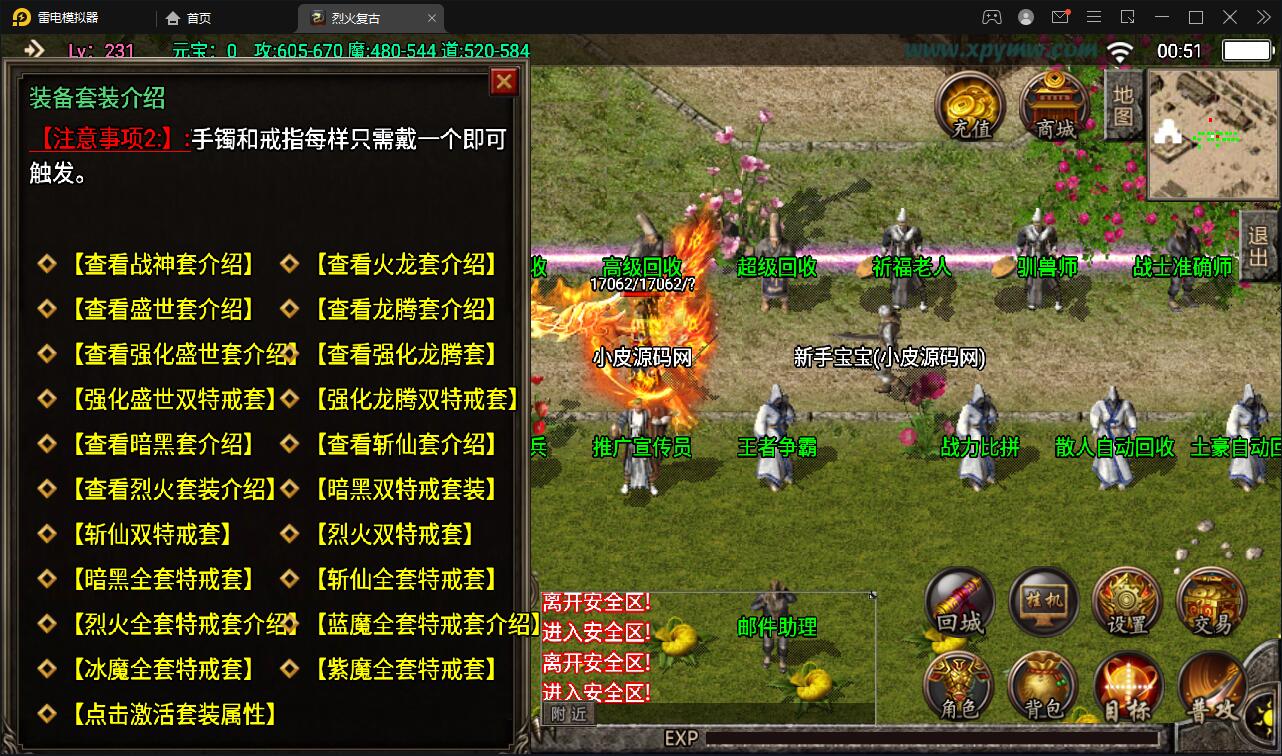Start a 交易 trade via its icon
Viewport: 1282px width, 756px height.
(x=1210, y=600)
